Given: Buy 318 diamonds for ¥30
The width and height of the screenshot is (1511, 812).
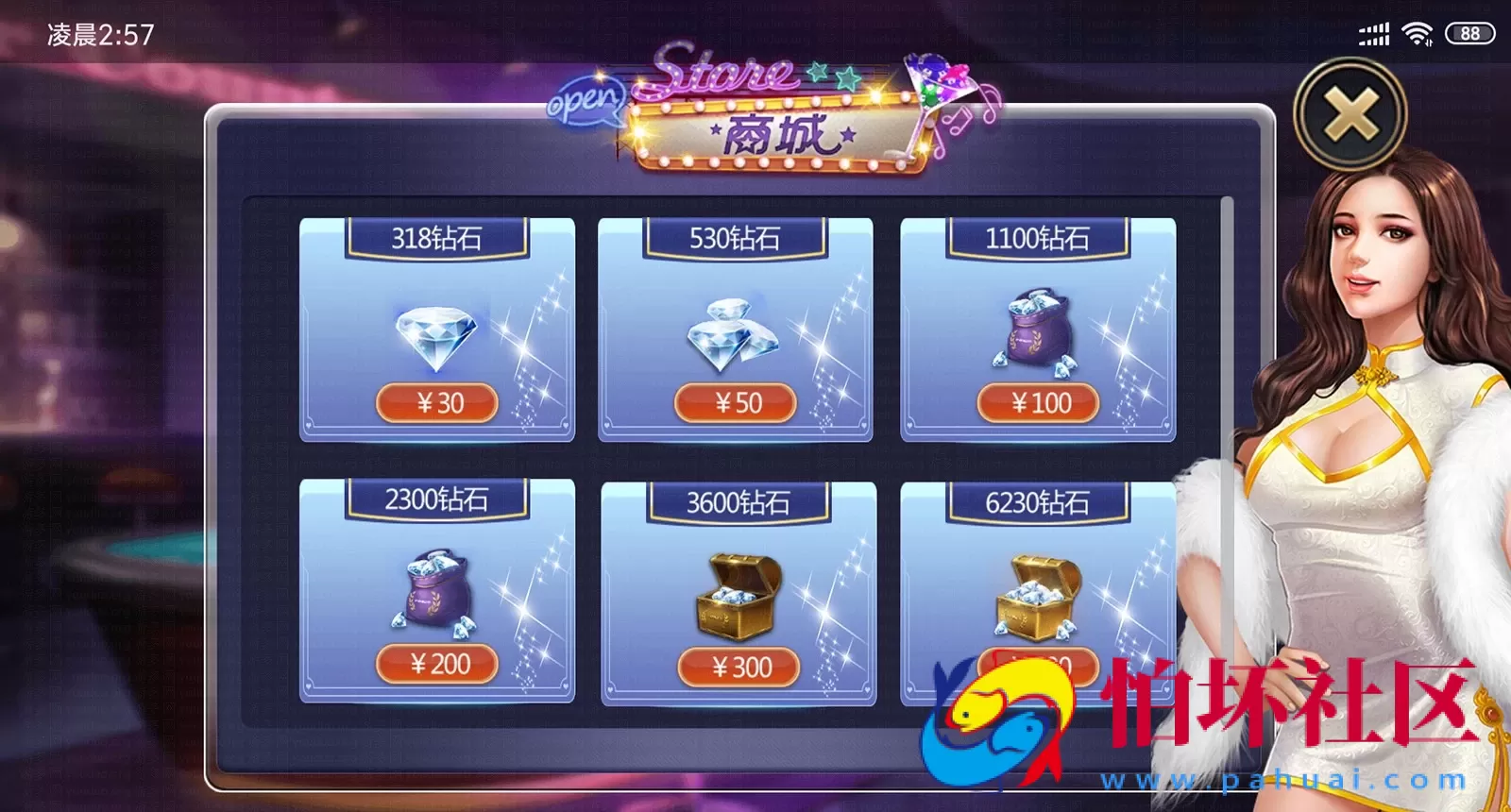Looking at the screenshot, I should 437,403.
